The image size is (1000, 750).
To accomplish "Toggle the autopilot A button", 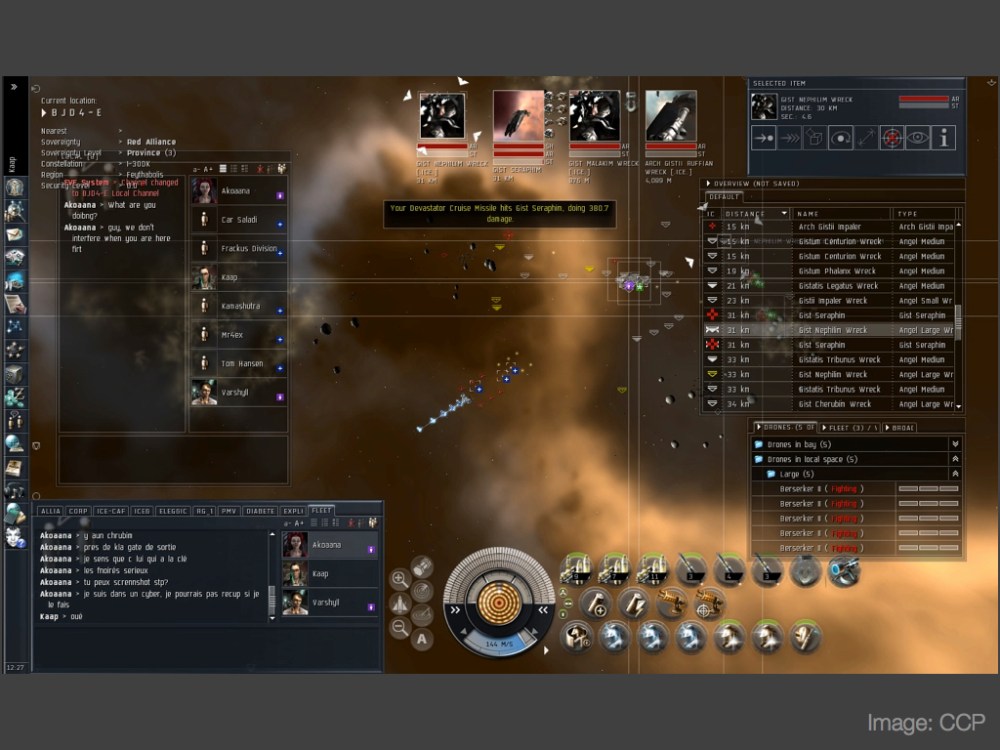I will 422,639.
